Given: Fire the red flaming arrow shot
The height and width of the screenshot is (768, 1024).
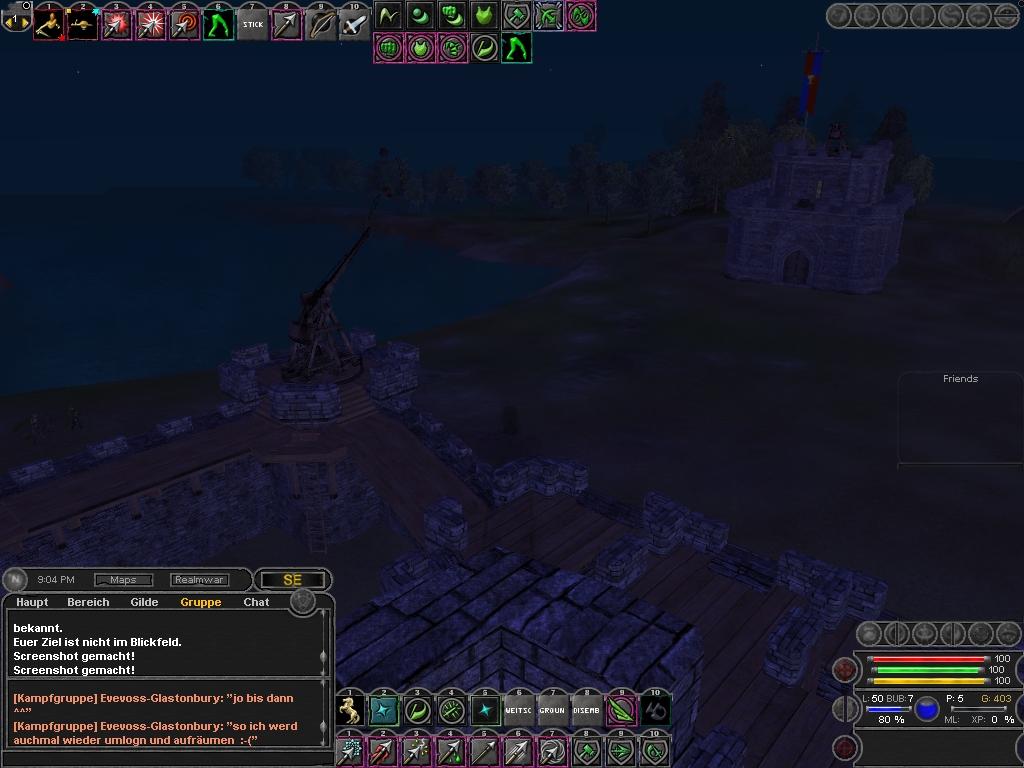Looking at the screenshot, I should pyautogui.click(x=384, y=750).
